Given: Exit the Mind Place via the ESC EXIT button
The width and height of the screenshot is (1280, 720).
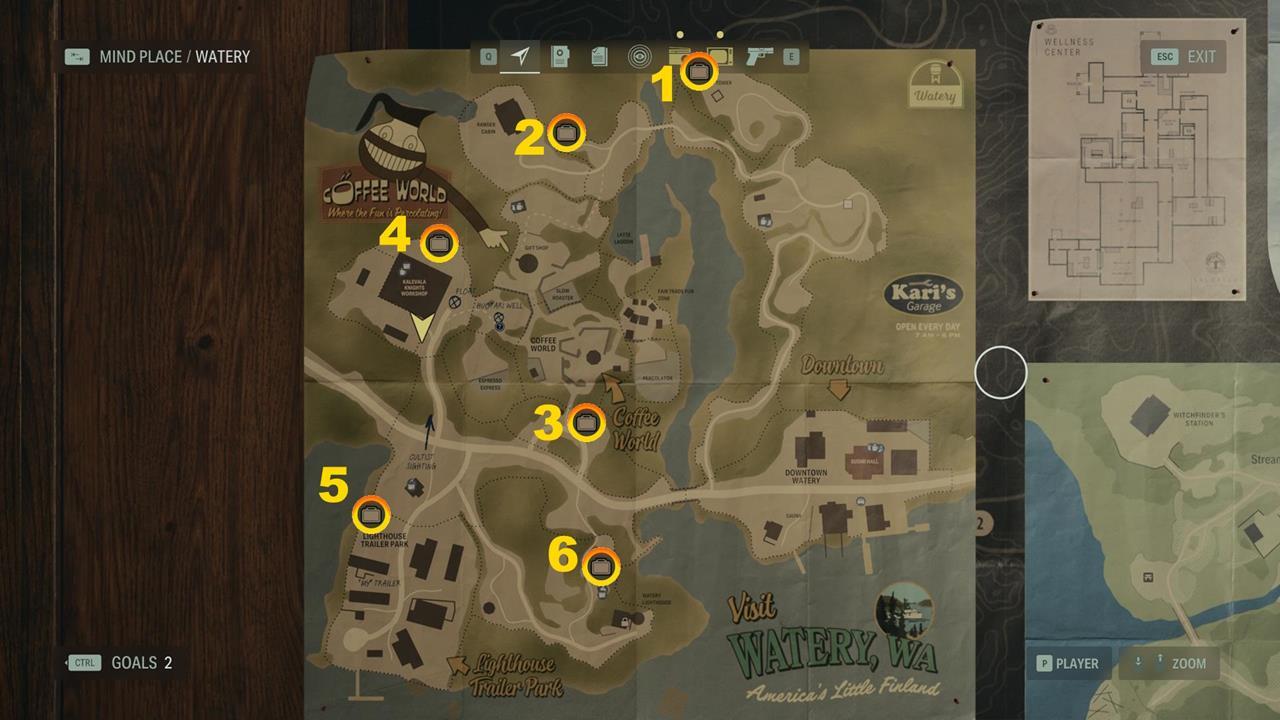Looking at the screenshot, I should pyautogui.click(x=1186, y=57).
